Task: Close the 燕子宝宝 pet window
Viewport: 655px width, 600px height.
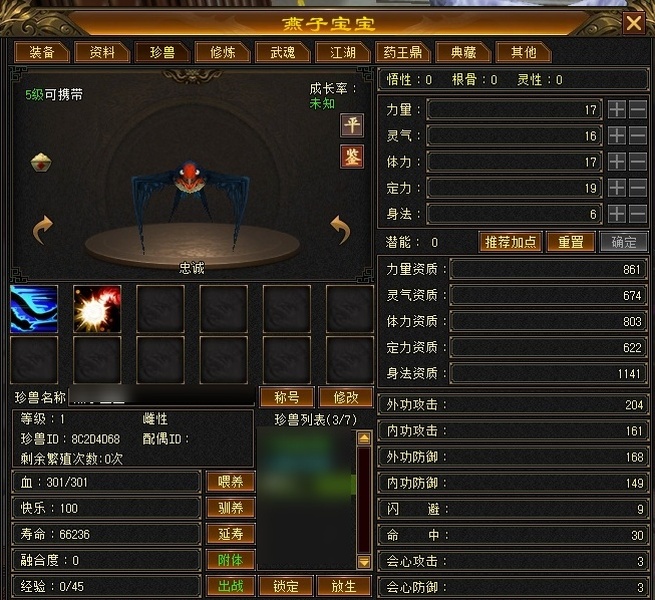Action: point(634,22)
